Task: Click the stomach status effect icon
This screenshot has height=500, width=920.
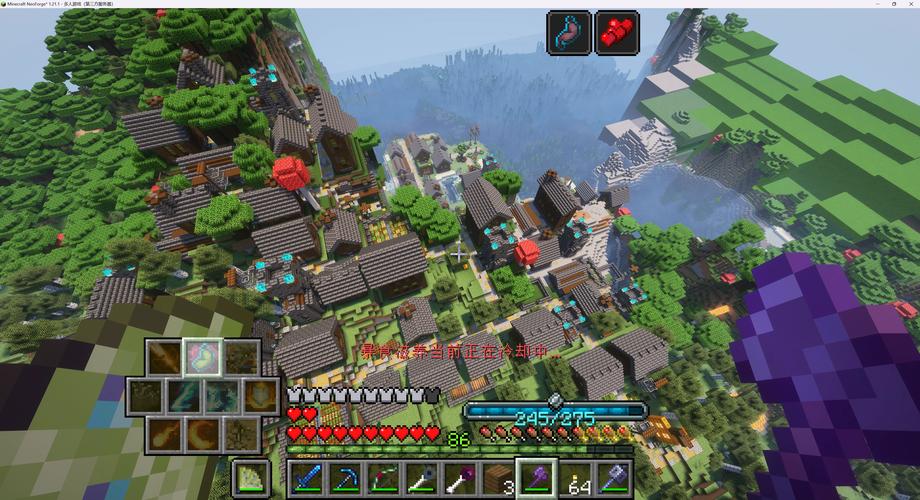Action: pyautogui.click(x=569, y=33)
